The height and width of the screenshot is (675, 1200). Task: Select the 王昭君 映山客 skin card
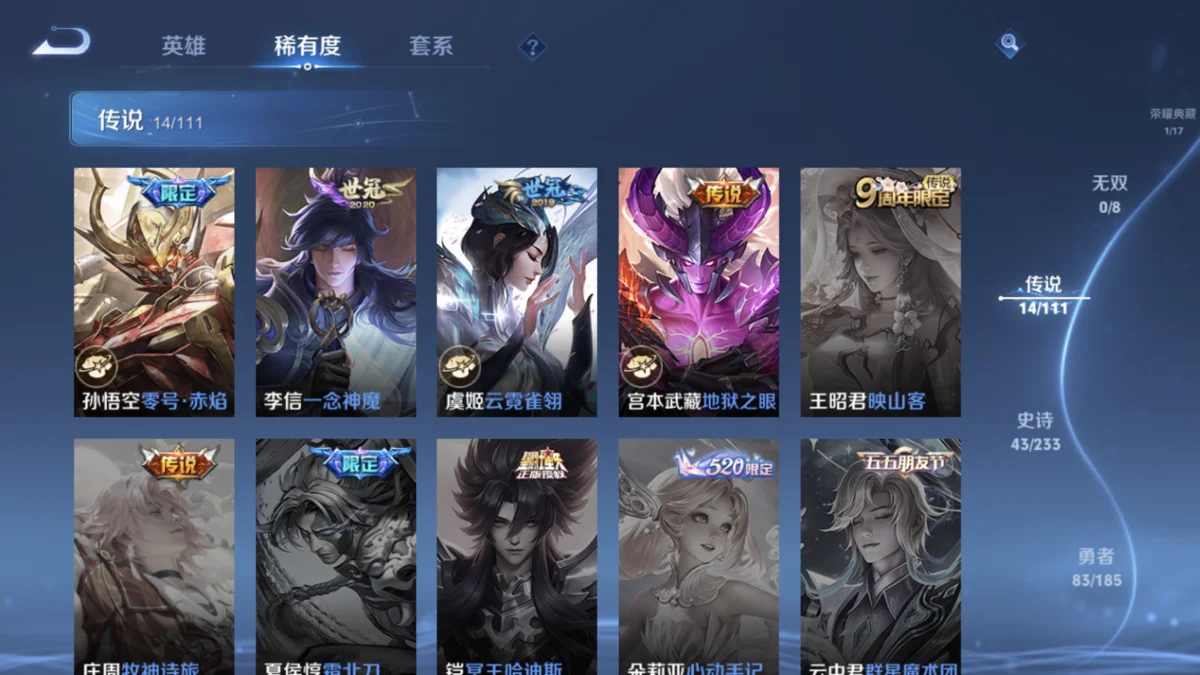880,292
